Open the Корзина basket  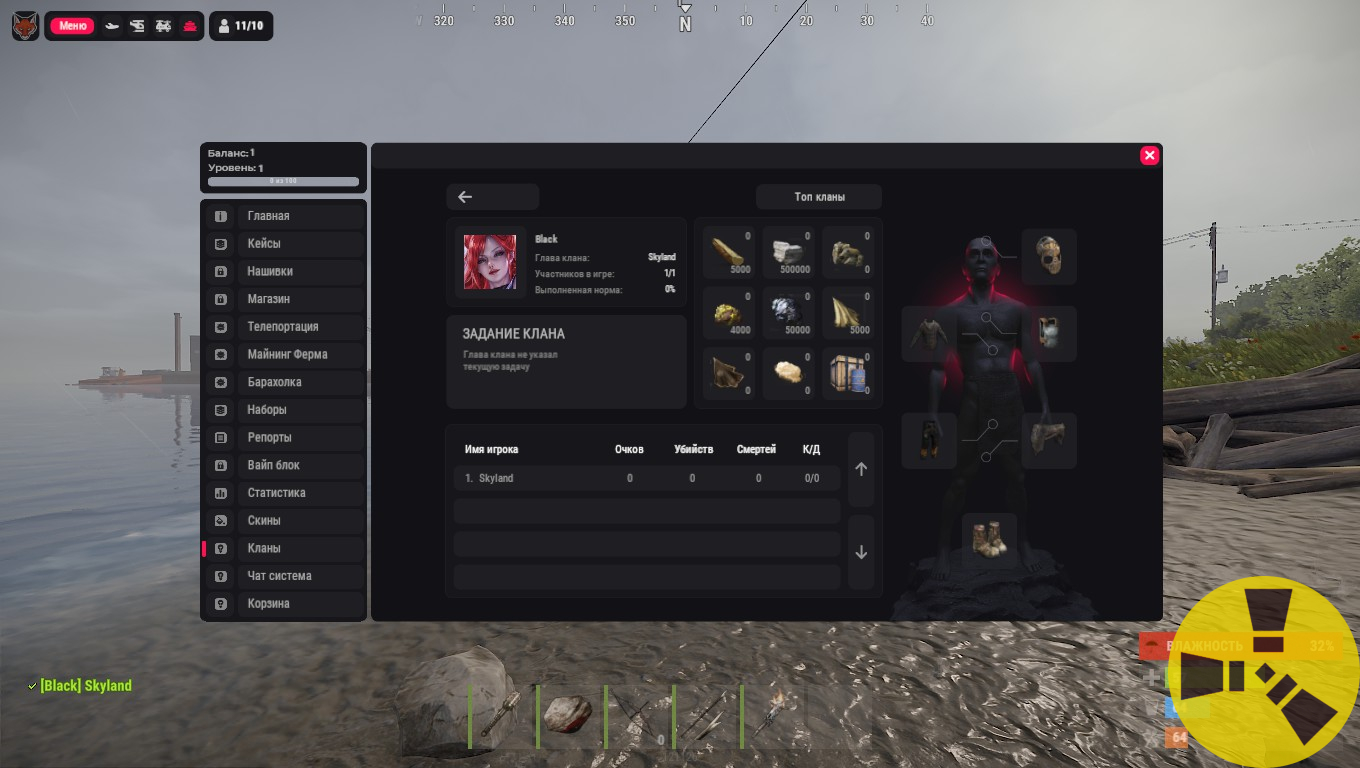300,604
